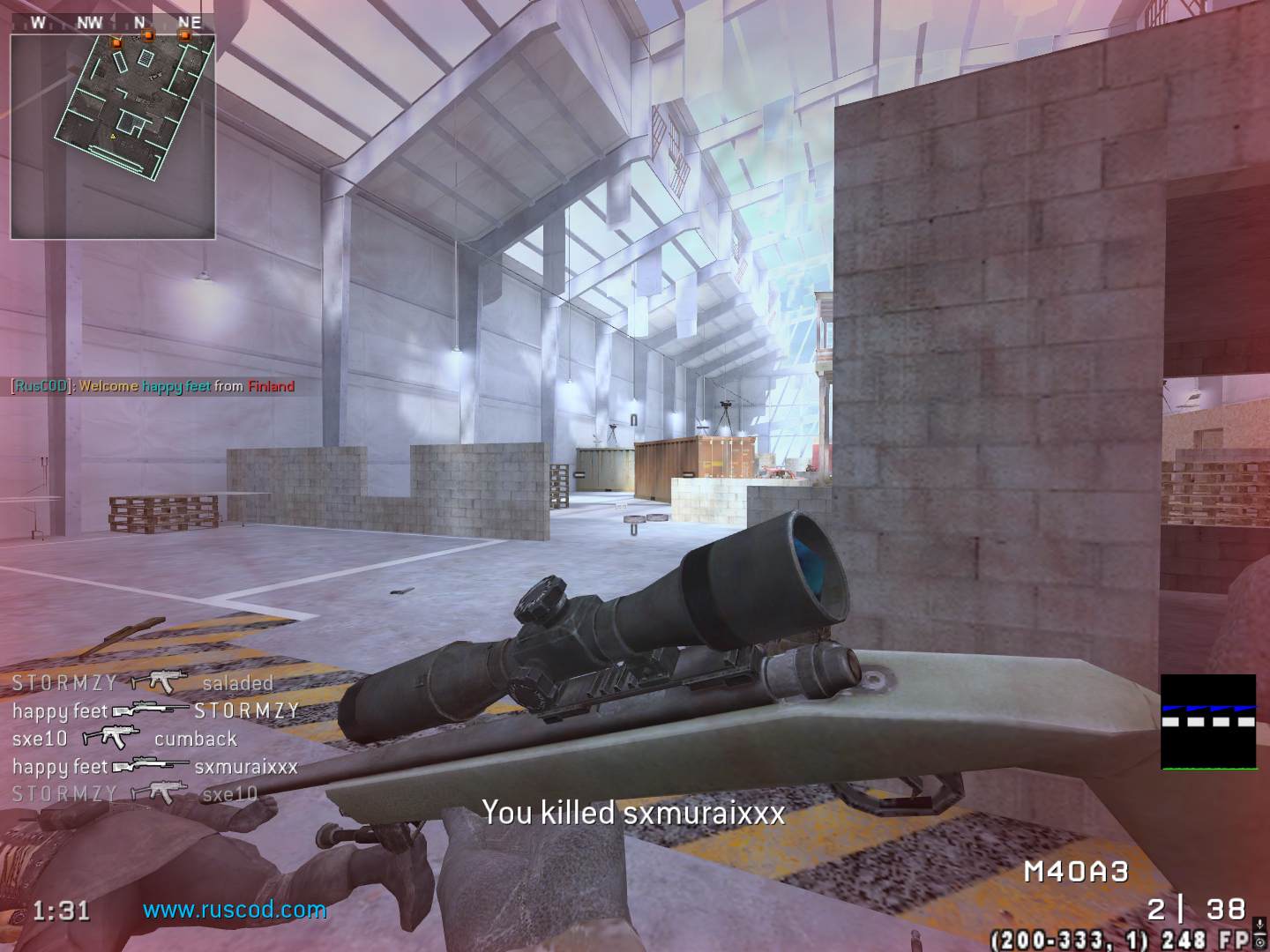1270x952 pixels.
Task: Select the RusCOD welcome chat message
Action: click(x=153, y=386)
